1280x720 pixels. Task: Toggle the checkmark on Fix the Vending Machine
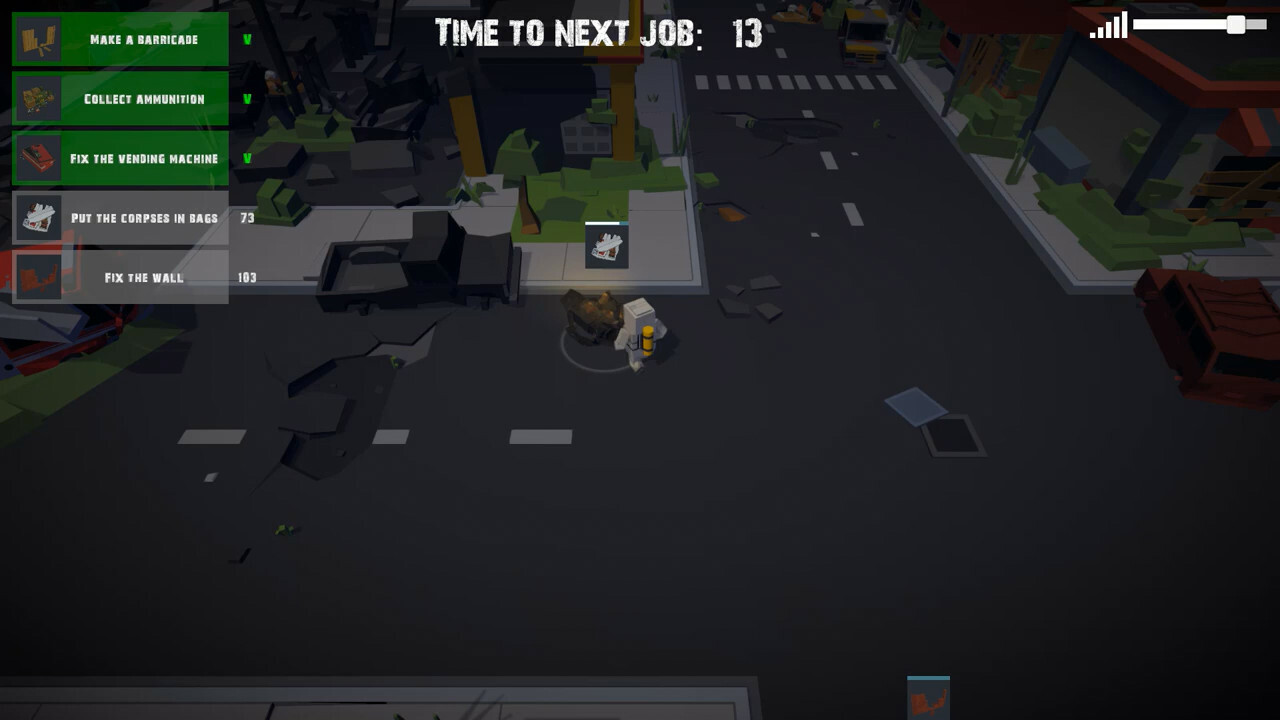point(249,158)
